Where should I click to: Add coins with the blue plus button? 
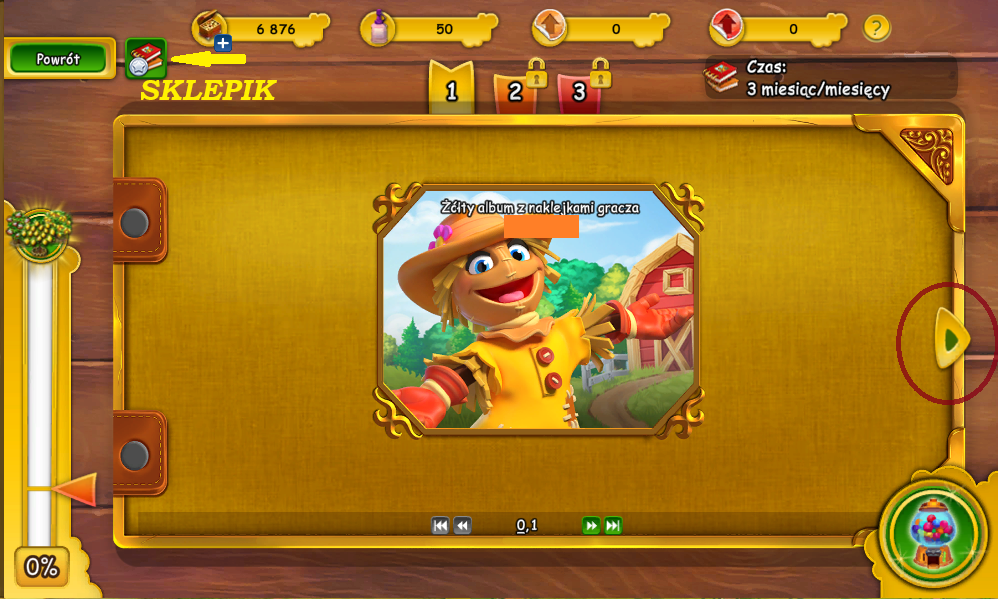coord(223,43)
